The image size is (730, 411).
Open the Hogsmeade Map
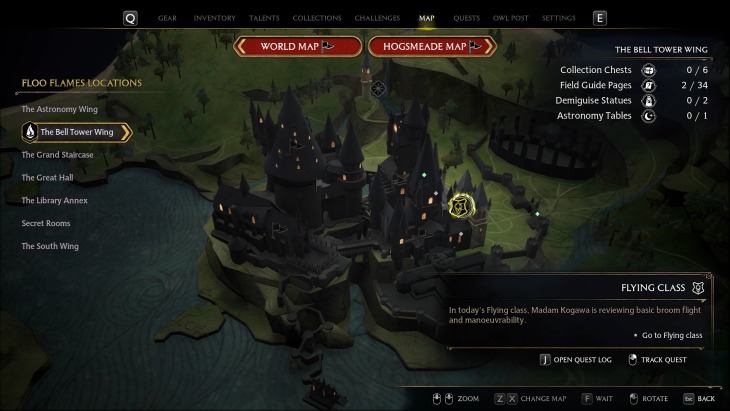(432, 46)
